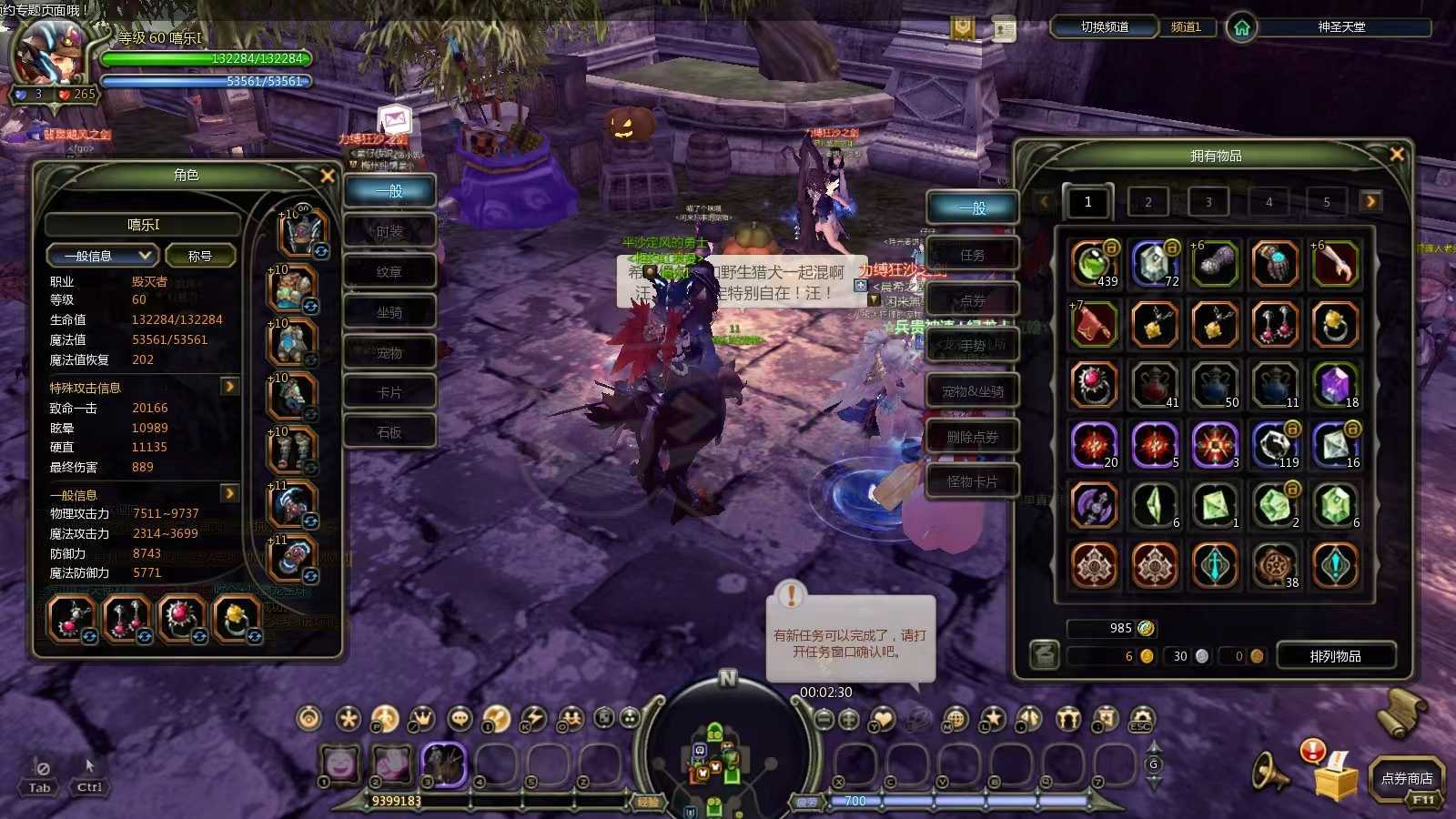
Task: Click the circular minimap
Action: tap(721, 757)
